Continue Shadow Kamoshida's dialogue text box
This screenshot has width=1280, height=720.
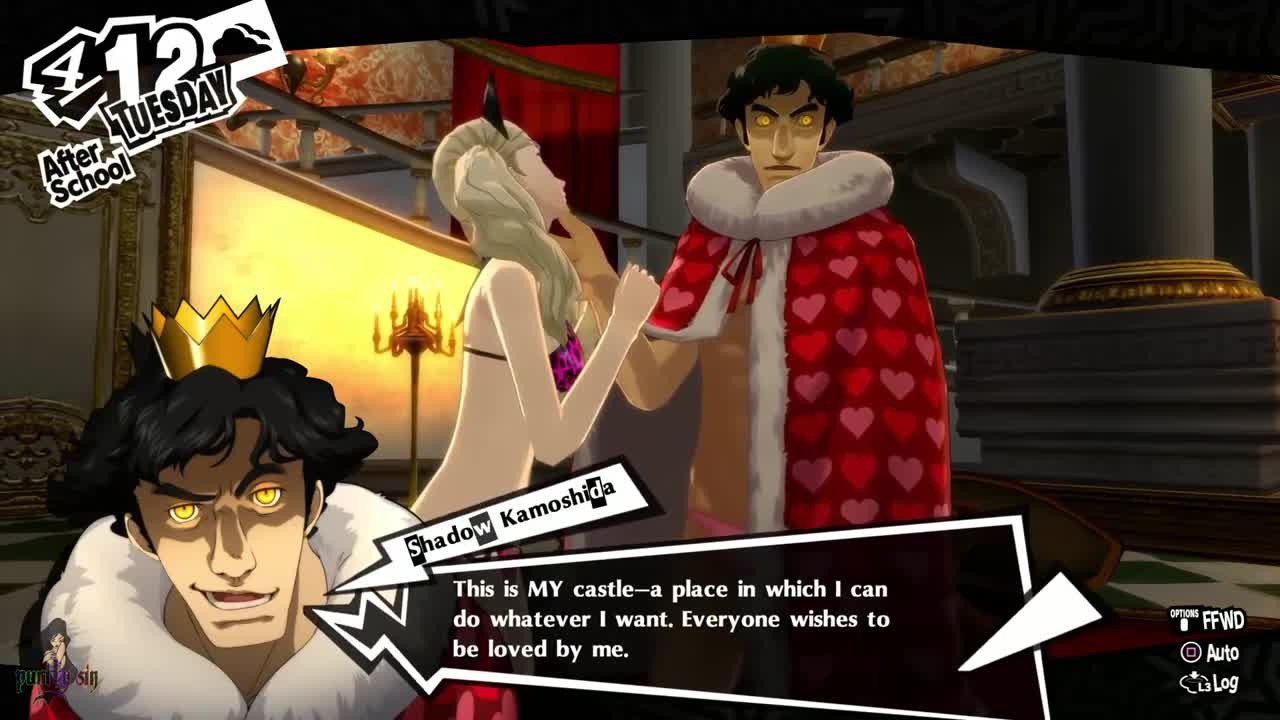click(670, 619)
